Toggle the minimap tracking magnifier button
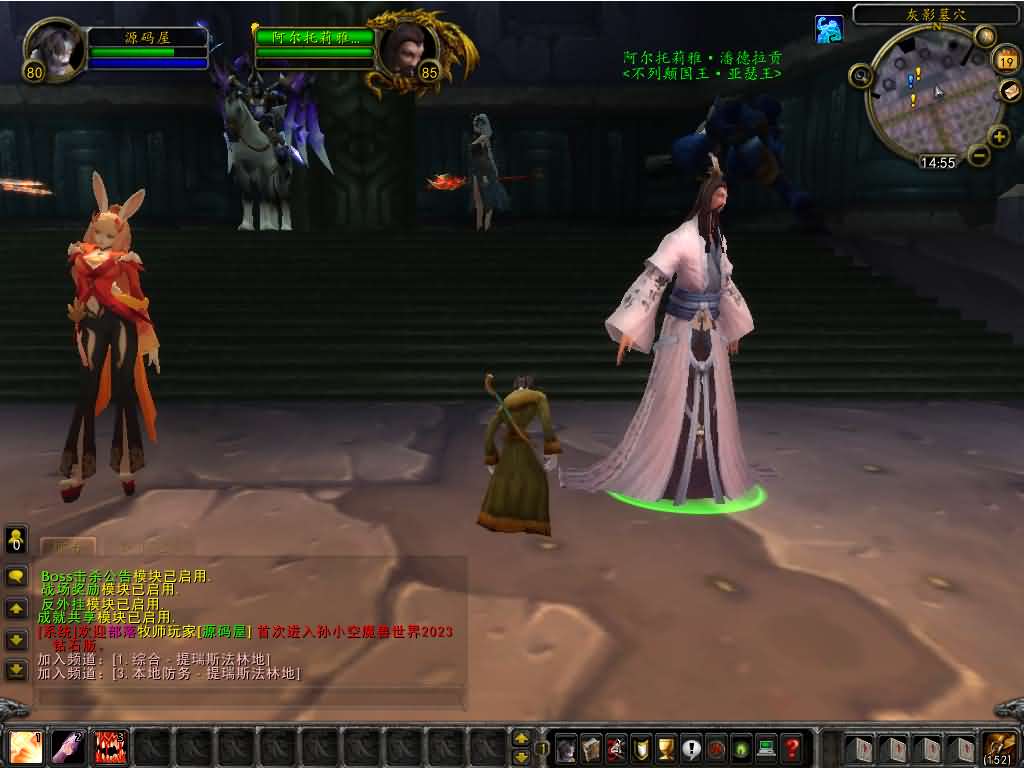The height and width of the screenshot is (768, 1024). coord(860,75)
